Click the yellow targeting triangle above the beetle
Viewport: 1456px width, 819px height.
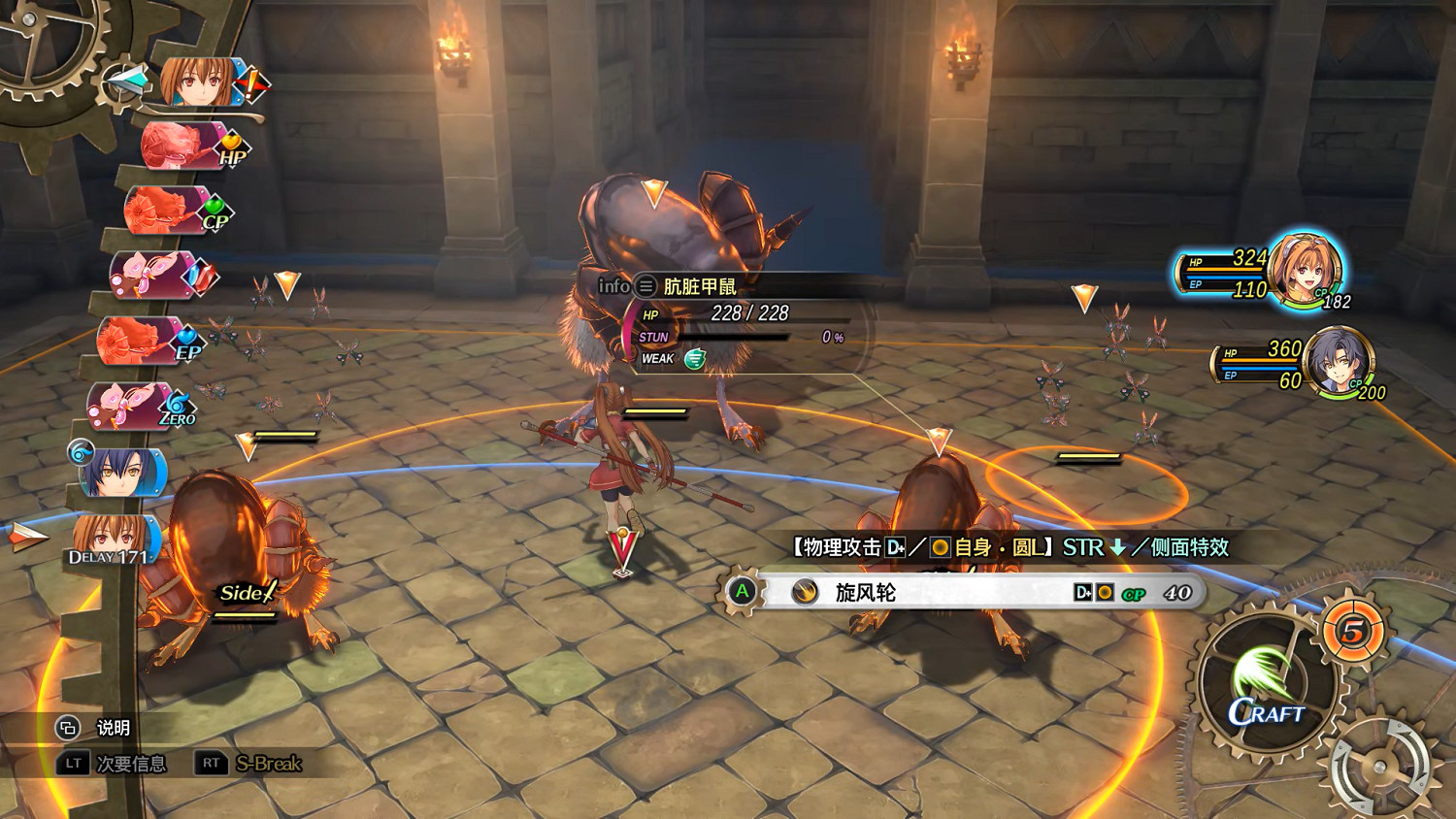click(x=655, y=191)
